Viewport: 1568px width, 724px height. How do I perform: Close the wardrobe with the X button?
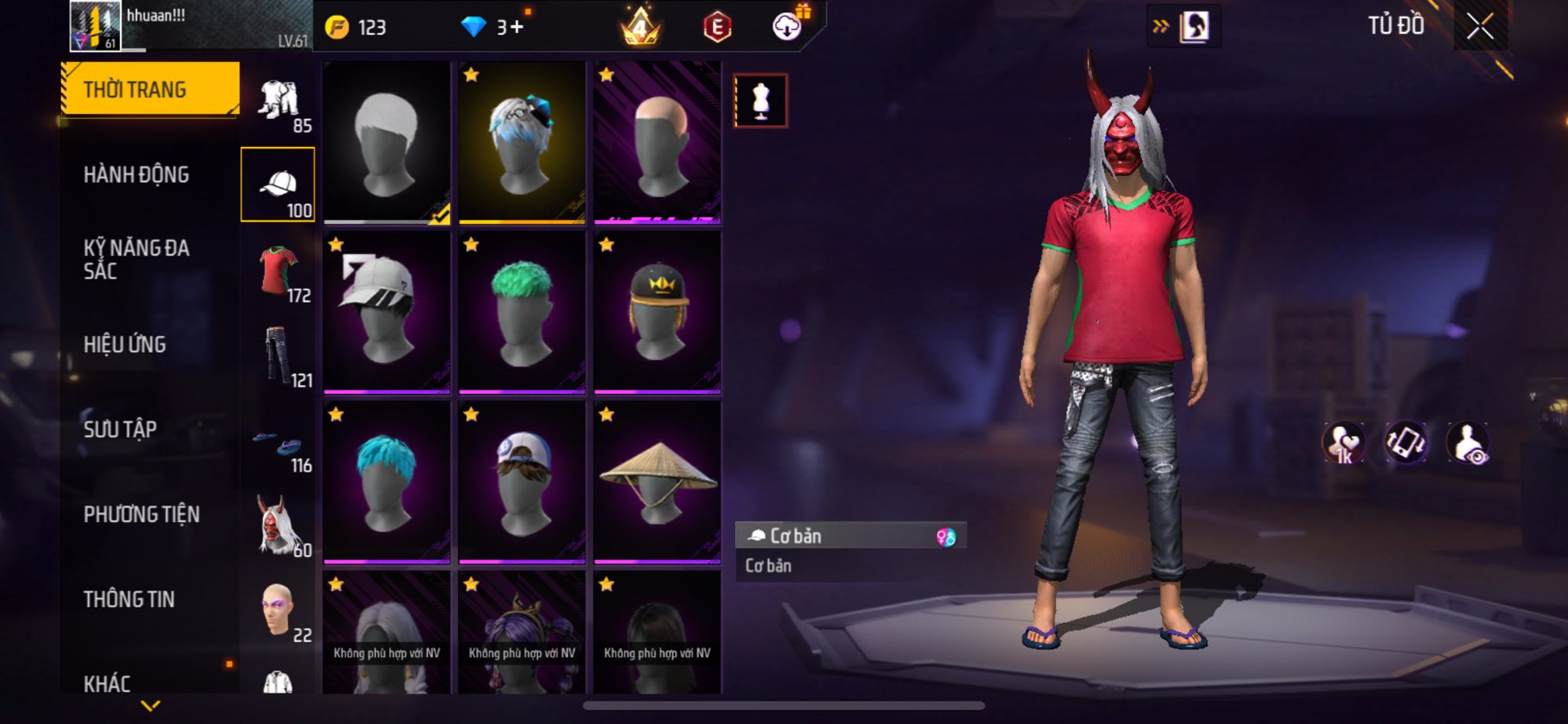1480,27
